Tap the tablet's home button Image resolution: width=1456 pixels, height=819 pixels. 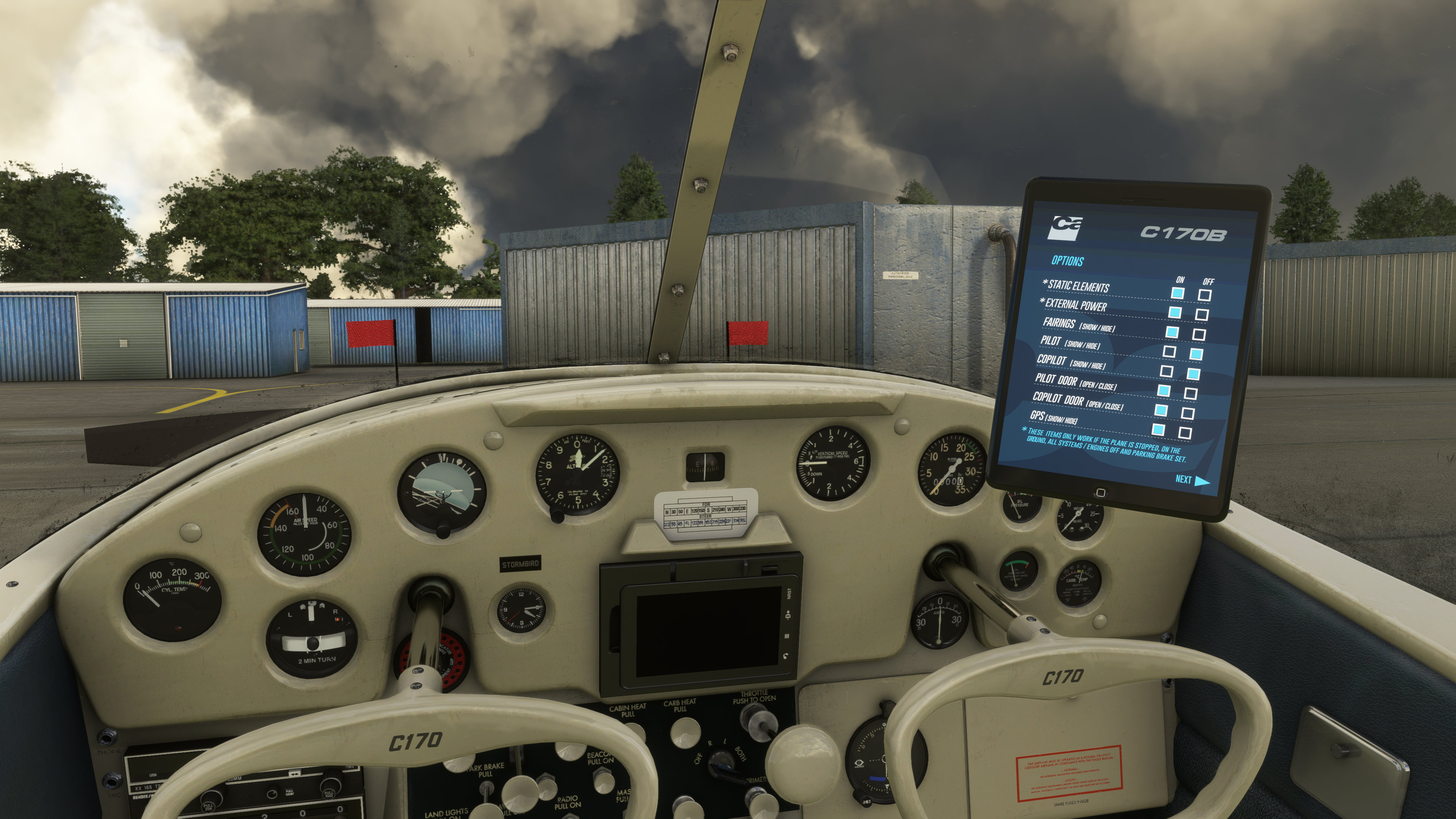coord(1100,492)
